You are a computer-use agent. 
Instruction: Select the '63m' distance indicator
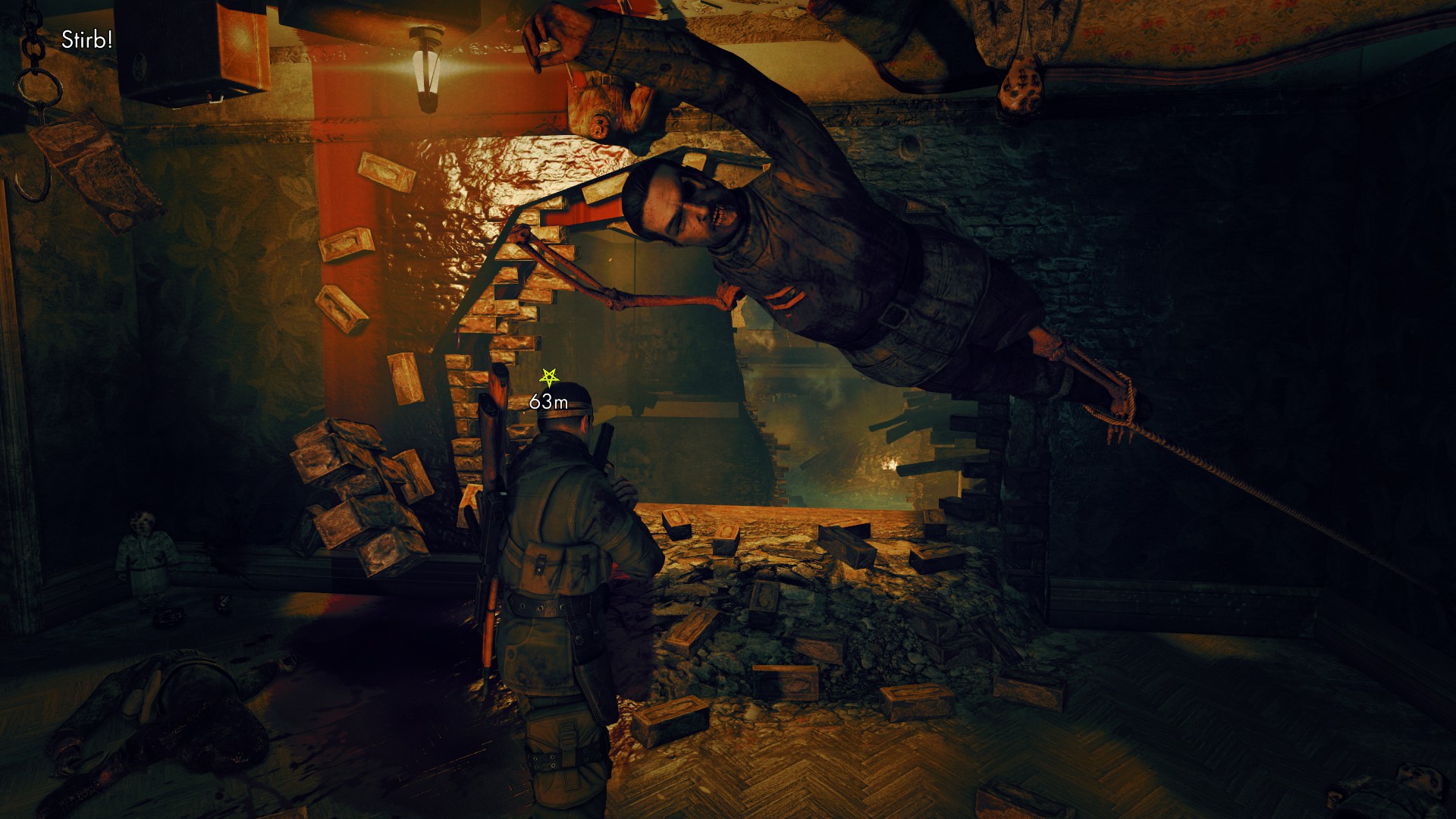[548, 403]
